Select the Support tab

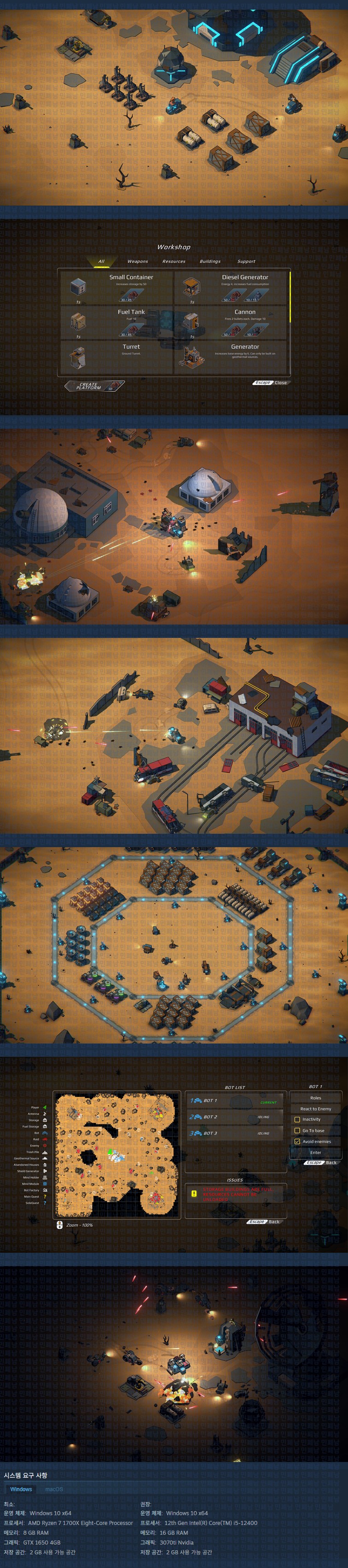246,261
